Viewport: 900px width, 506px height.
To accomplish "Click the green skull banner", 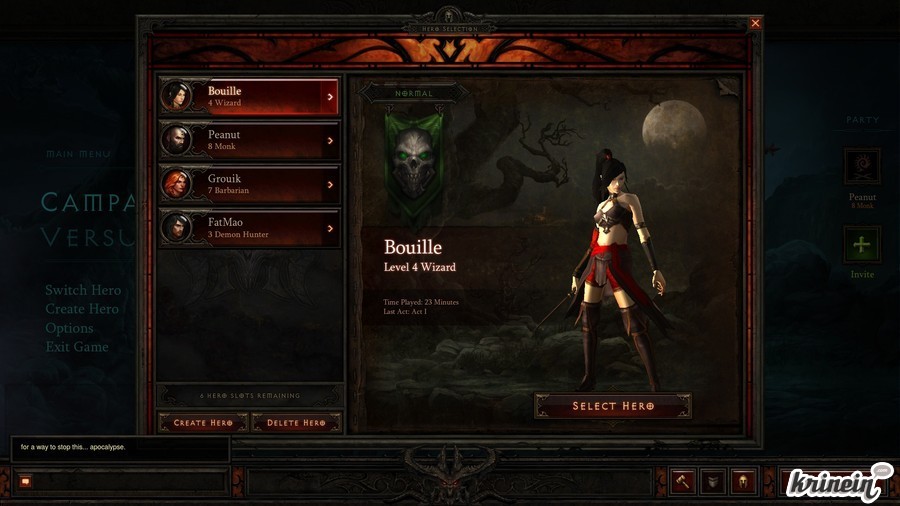I will click(x=416, y=163).
